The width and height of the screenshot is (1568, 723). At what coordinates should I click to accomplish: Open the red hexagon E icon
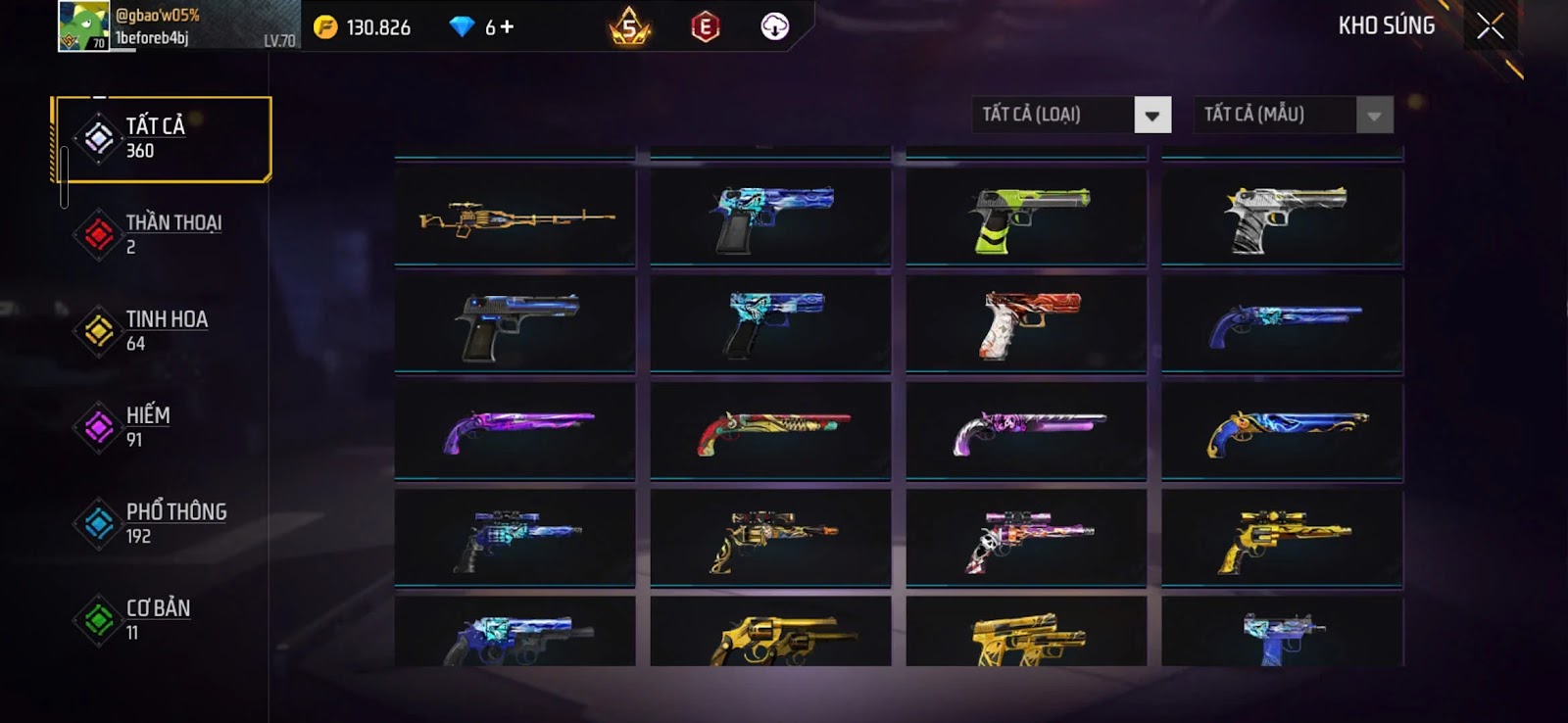(705, 27)
